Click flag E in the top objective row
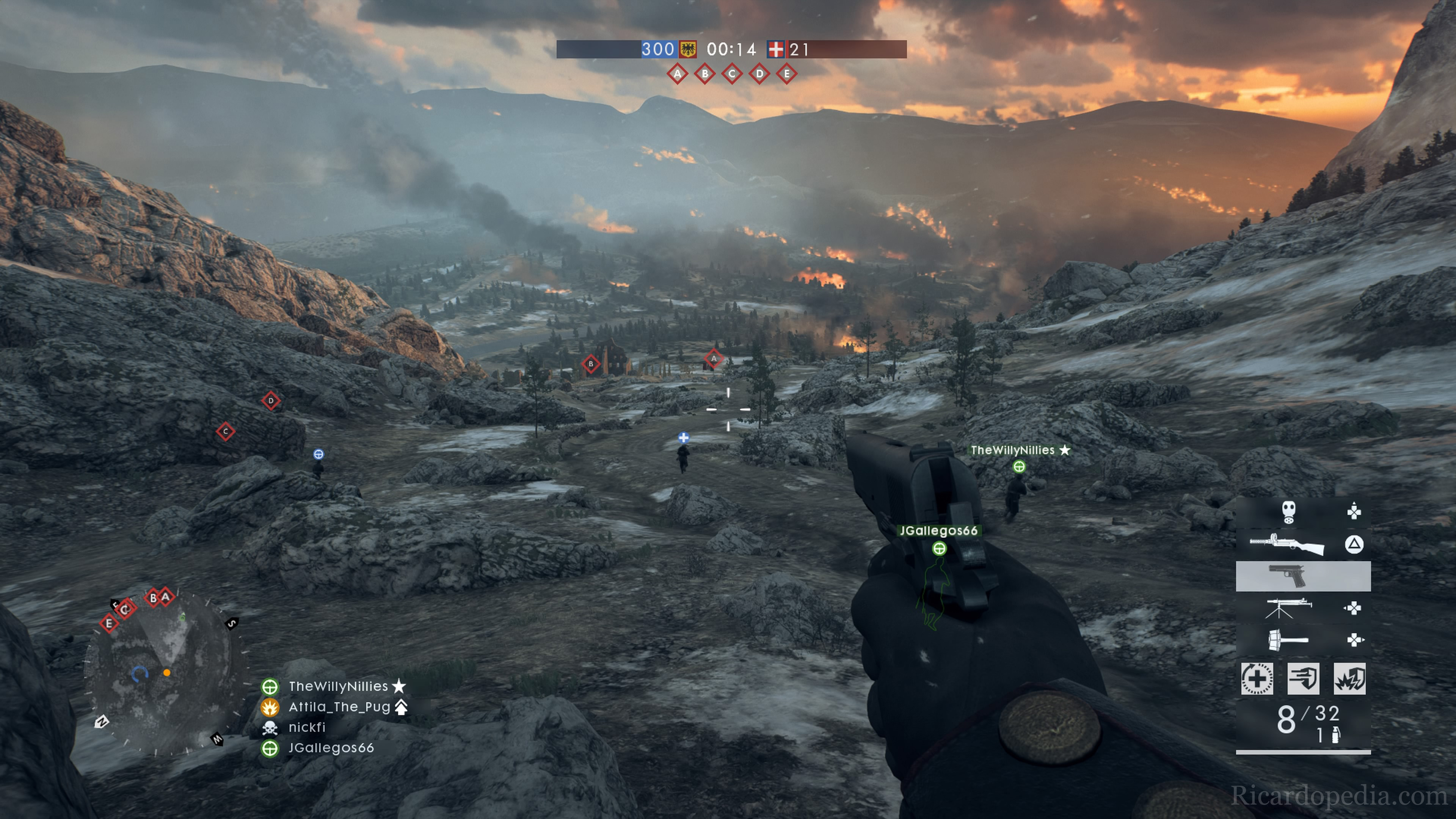The image size is (1456, 819). point(787,74)
